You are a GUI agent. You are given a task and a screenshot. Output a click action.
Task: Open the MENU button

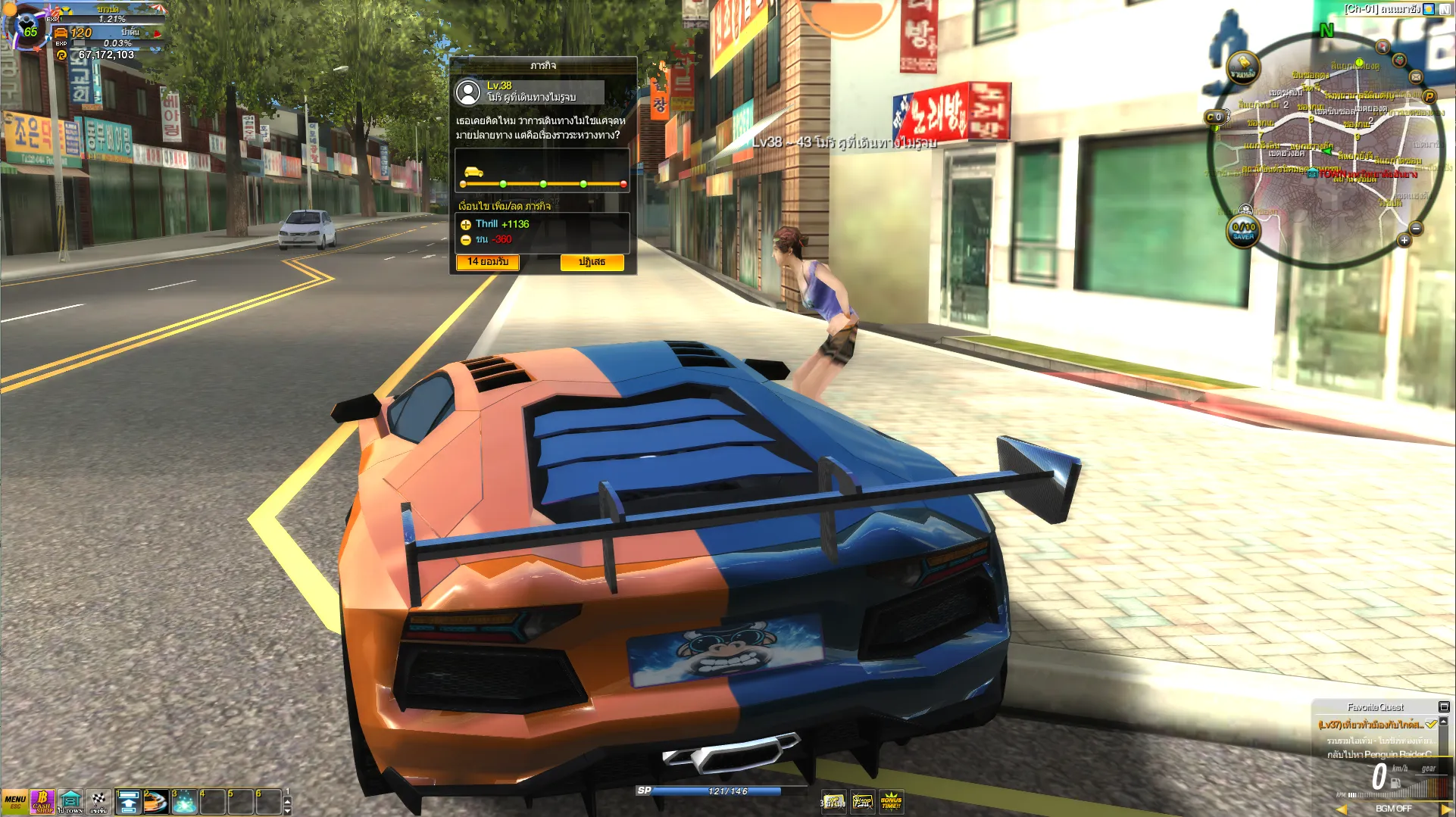(x=14, y=802)
